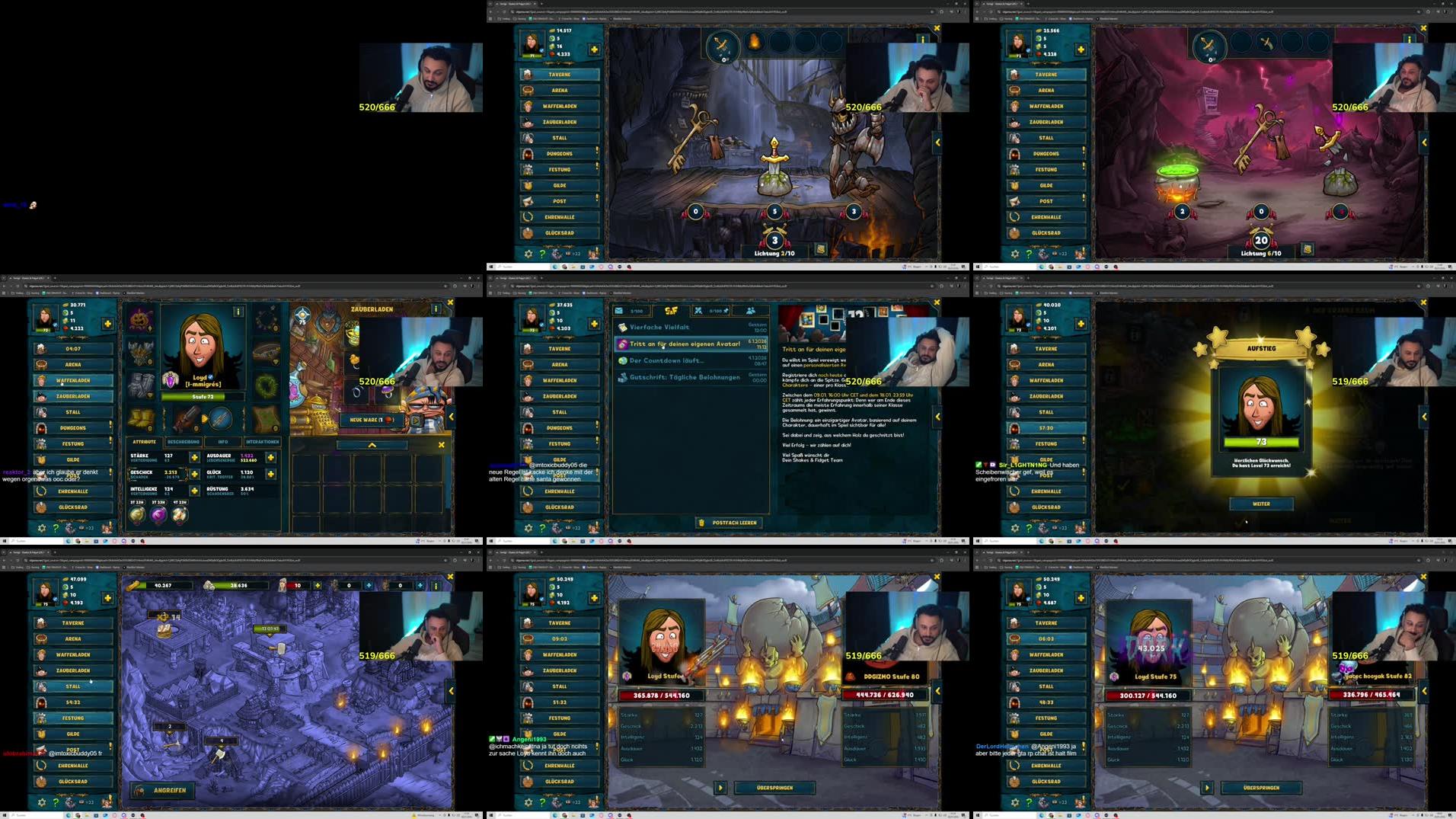Click Loyd's character portrait in the battle view
Screen dimensions: 1456x819
pos(662,636)
